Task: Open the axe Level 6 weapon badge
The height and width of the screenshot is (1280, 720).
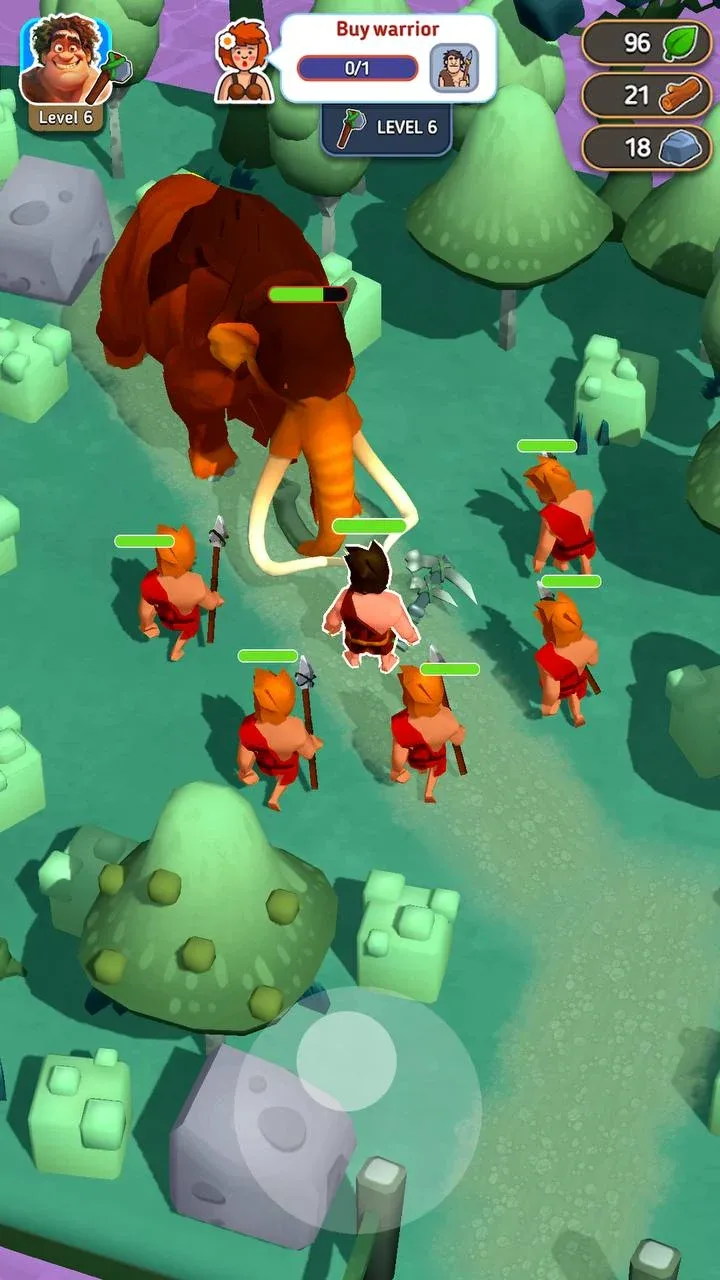Action: (x=387, y=128)
